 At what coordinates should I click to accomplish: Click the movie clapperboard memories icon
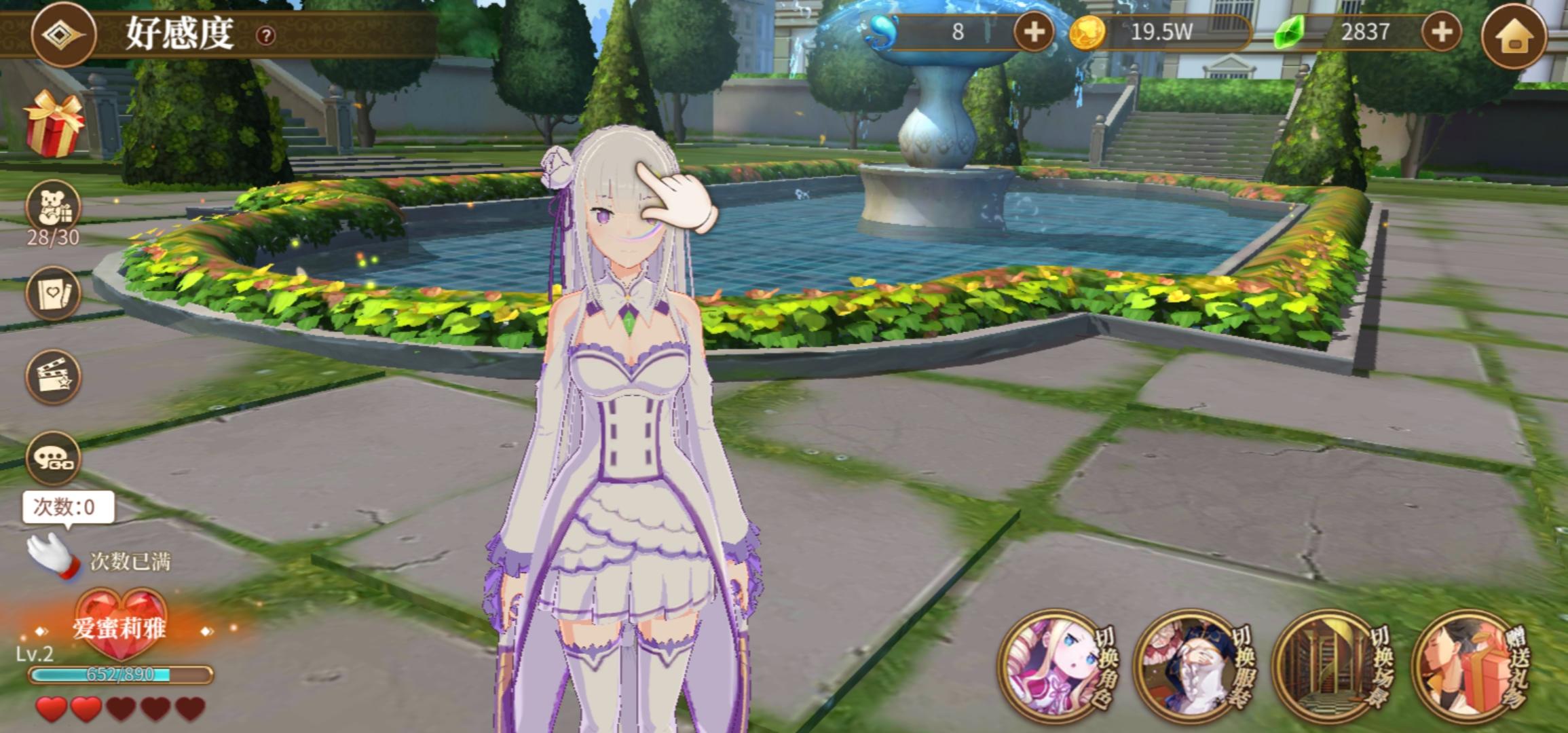coord(53,378)
